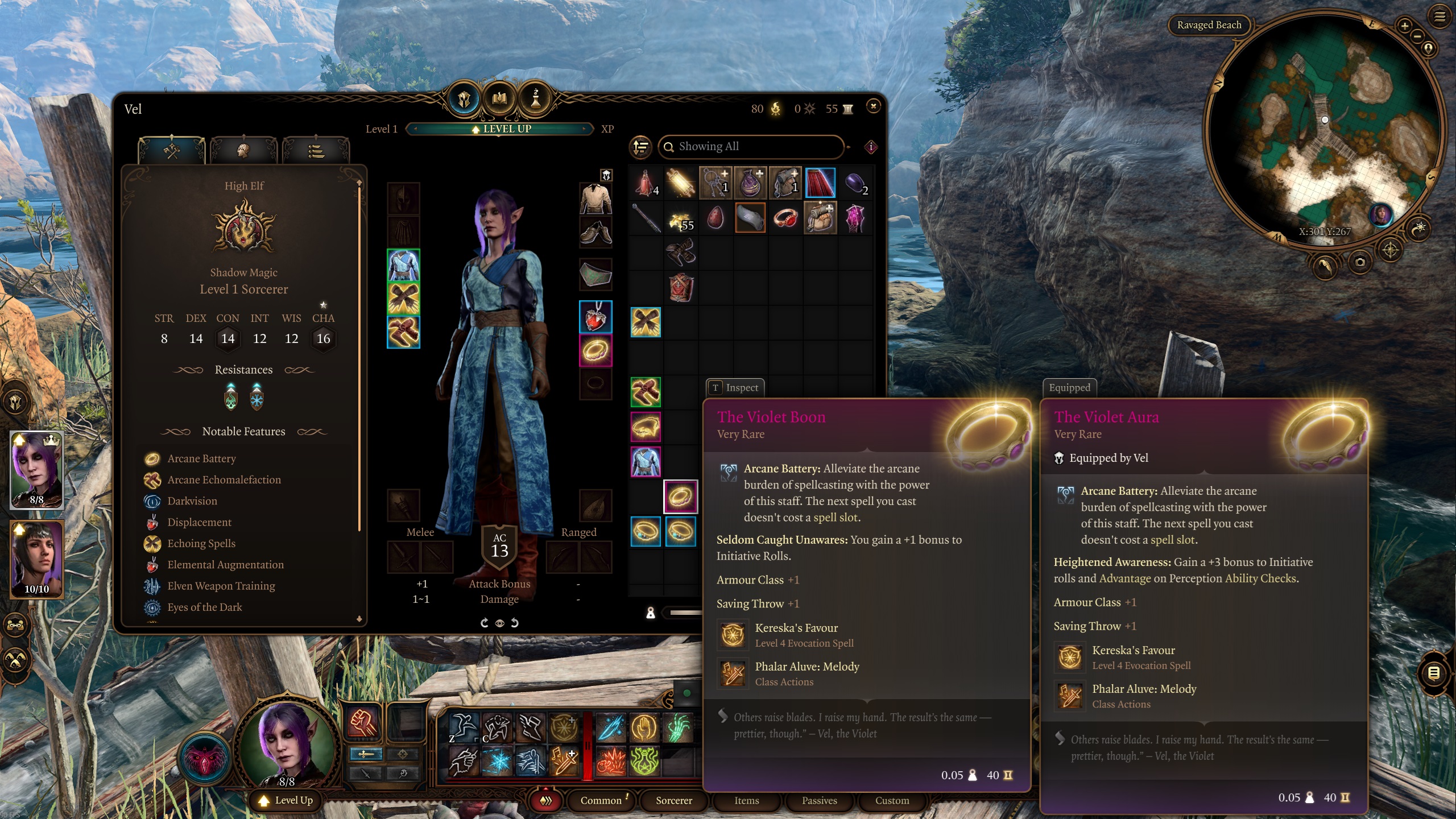Screen dimensions: 1456x819
Task: Open the Passives hotbar tab
Action: coord(819,800)
